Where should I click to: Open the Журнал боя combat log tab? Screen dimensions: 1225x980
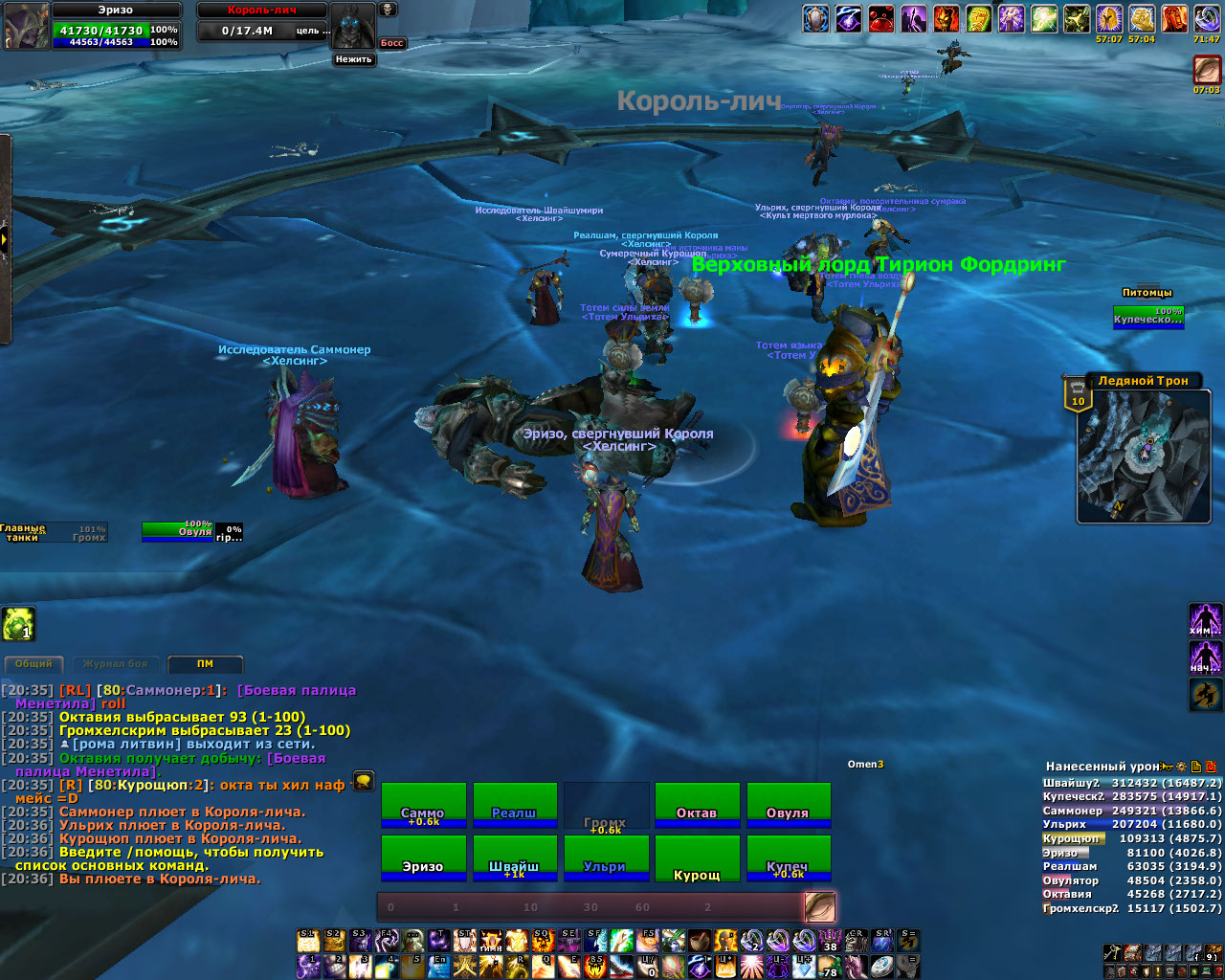pos(115,663)
